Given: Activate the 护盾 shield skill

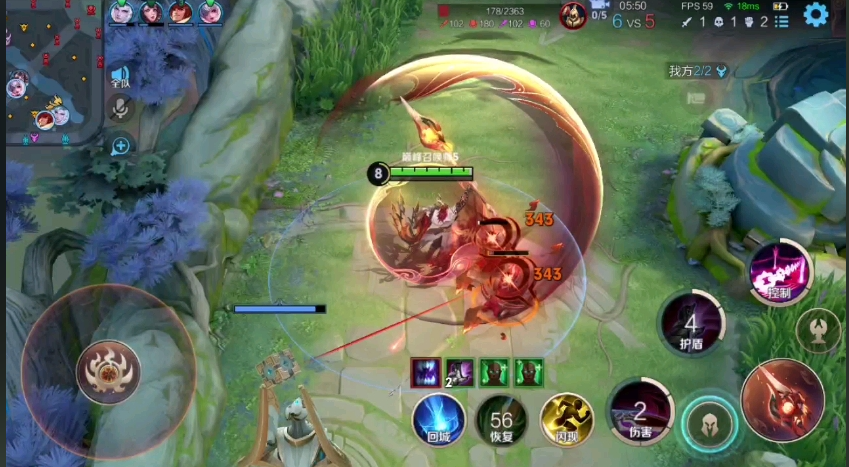Looking at the screenshot, I should pyautogui.click(x=691, y=323).
